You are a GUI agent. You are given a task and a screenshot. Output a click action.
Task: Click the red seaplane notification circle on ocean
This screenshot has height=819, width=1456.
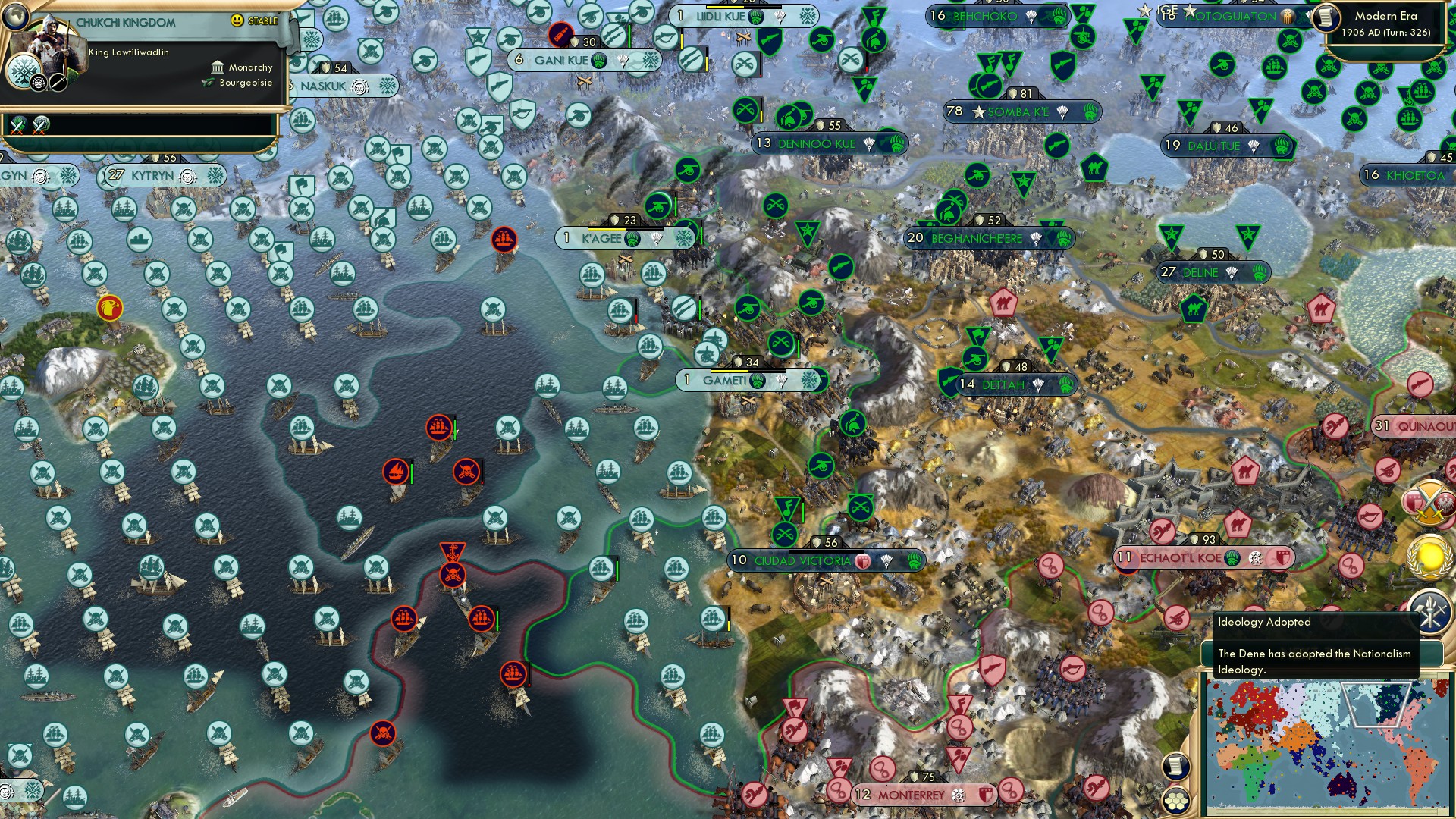coord(397,470)
